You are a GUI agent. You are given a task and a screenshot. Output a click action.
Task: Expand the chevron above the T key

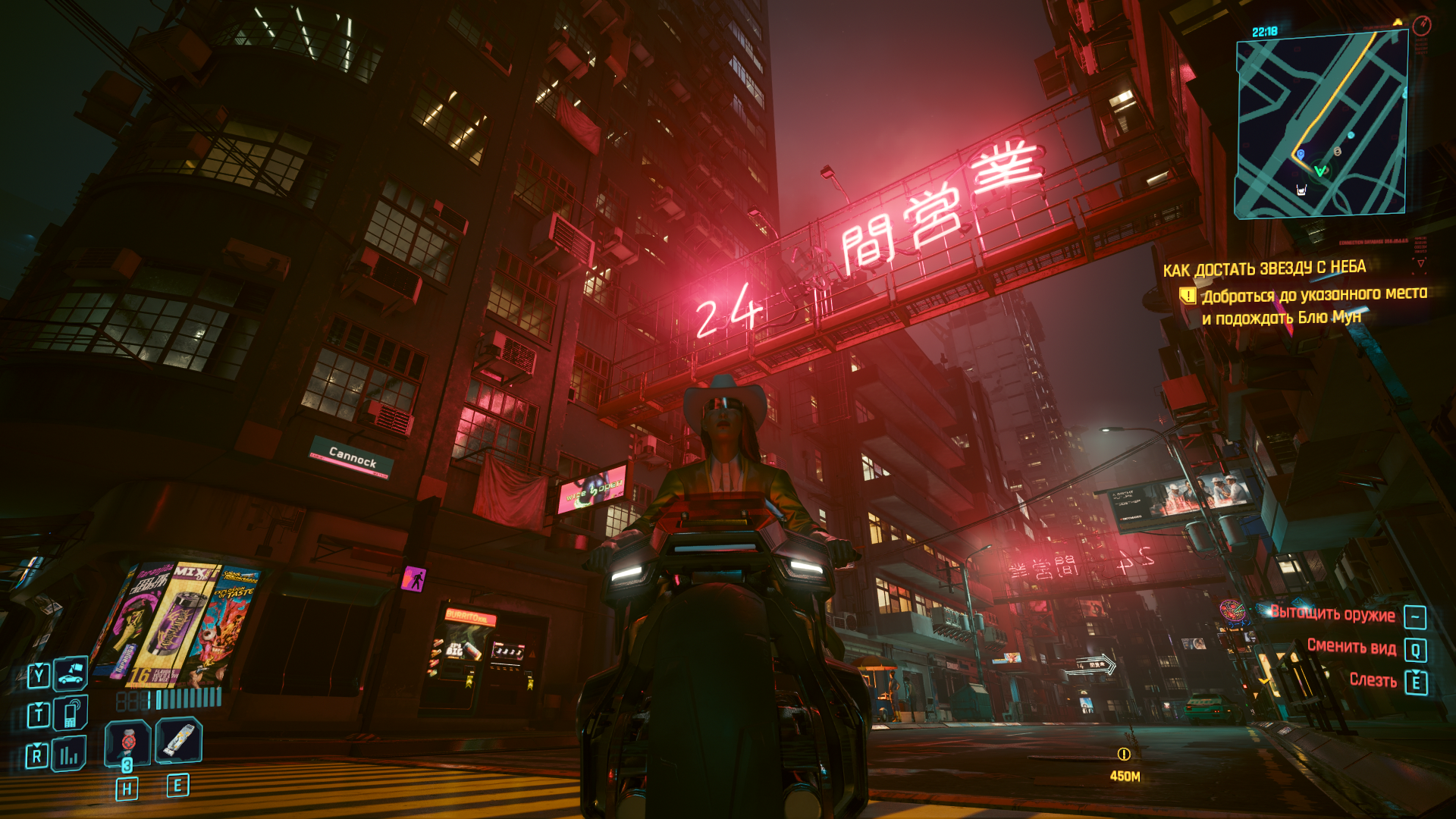[x=39, y=704]
